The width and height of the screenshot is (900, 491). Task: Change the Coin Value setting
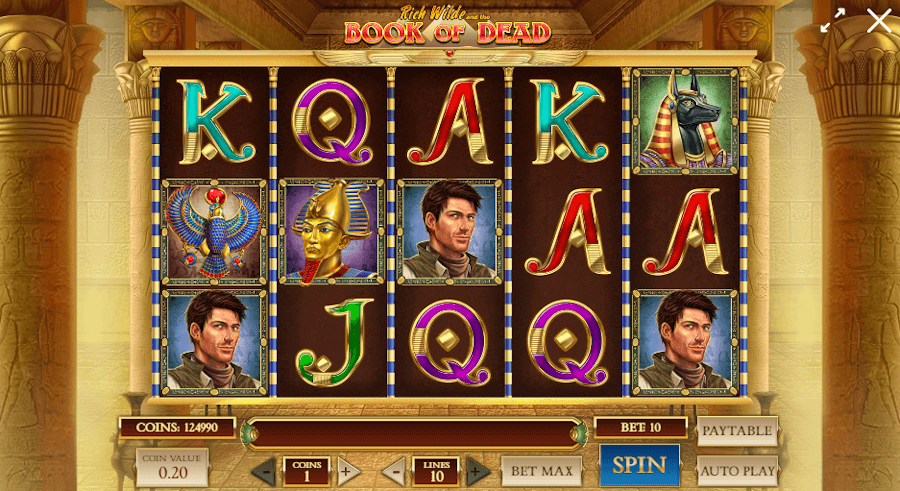(172, 467)
